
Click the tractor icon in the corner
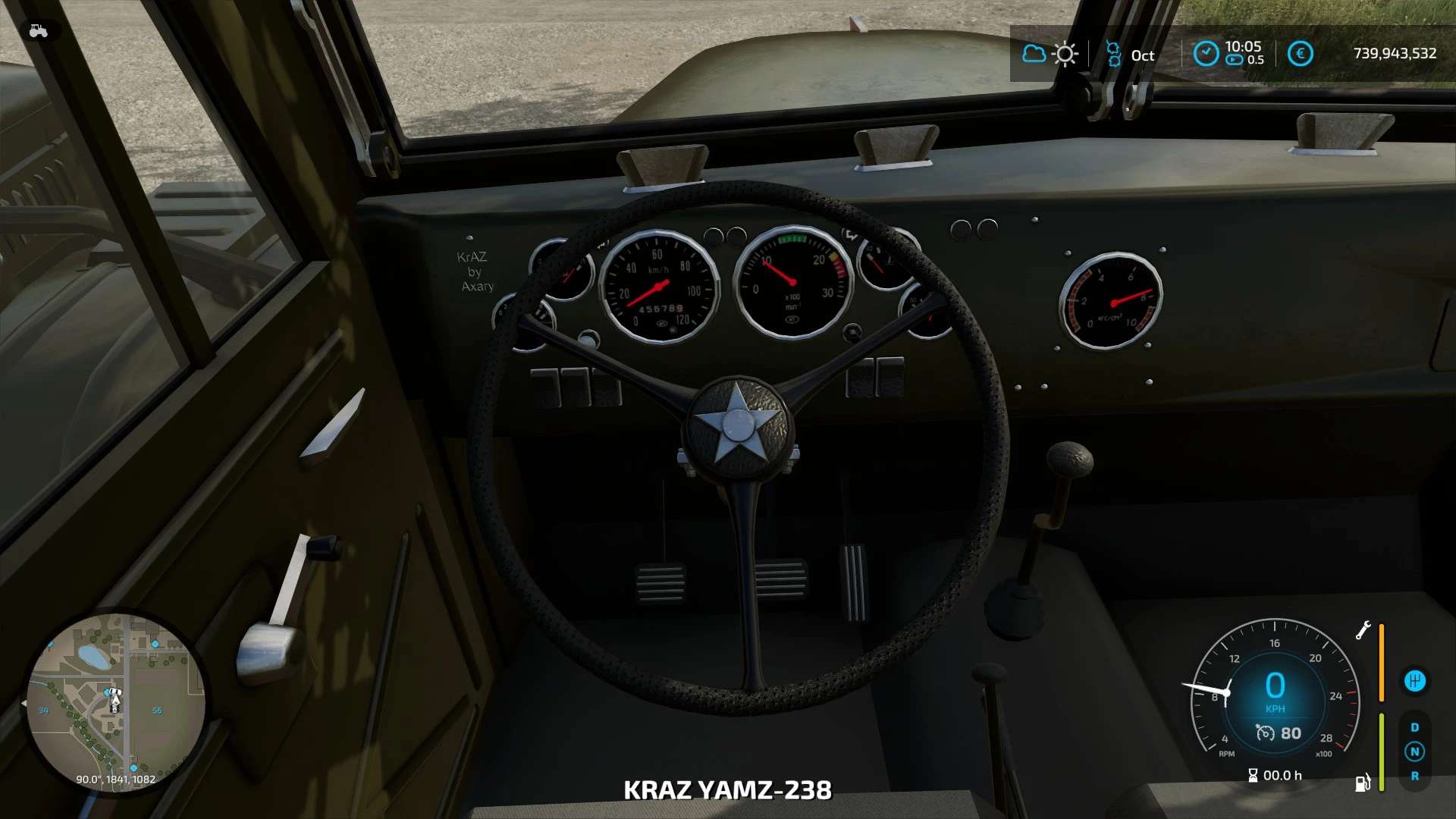(x=38, y=31)
